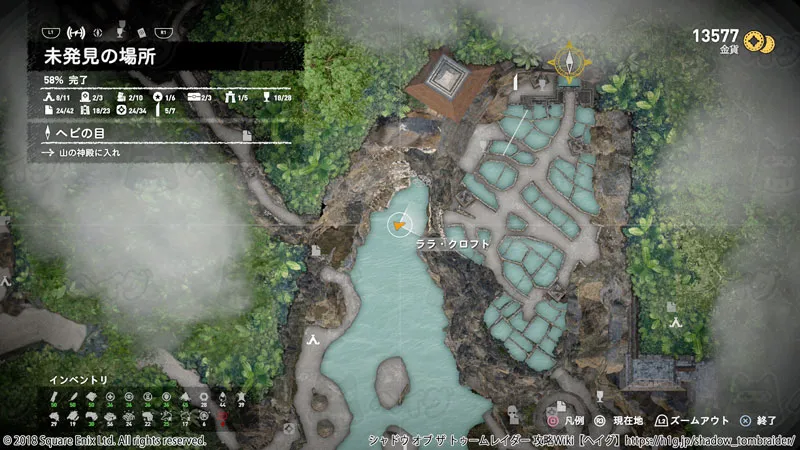Select the base camp marker beside the river
The width and height of the screenshot is (800, 450).
(314, 341)
